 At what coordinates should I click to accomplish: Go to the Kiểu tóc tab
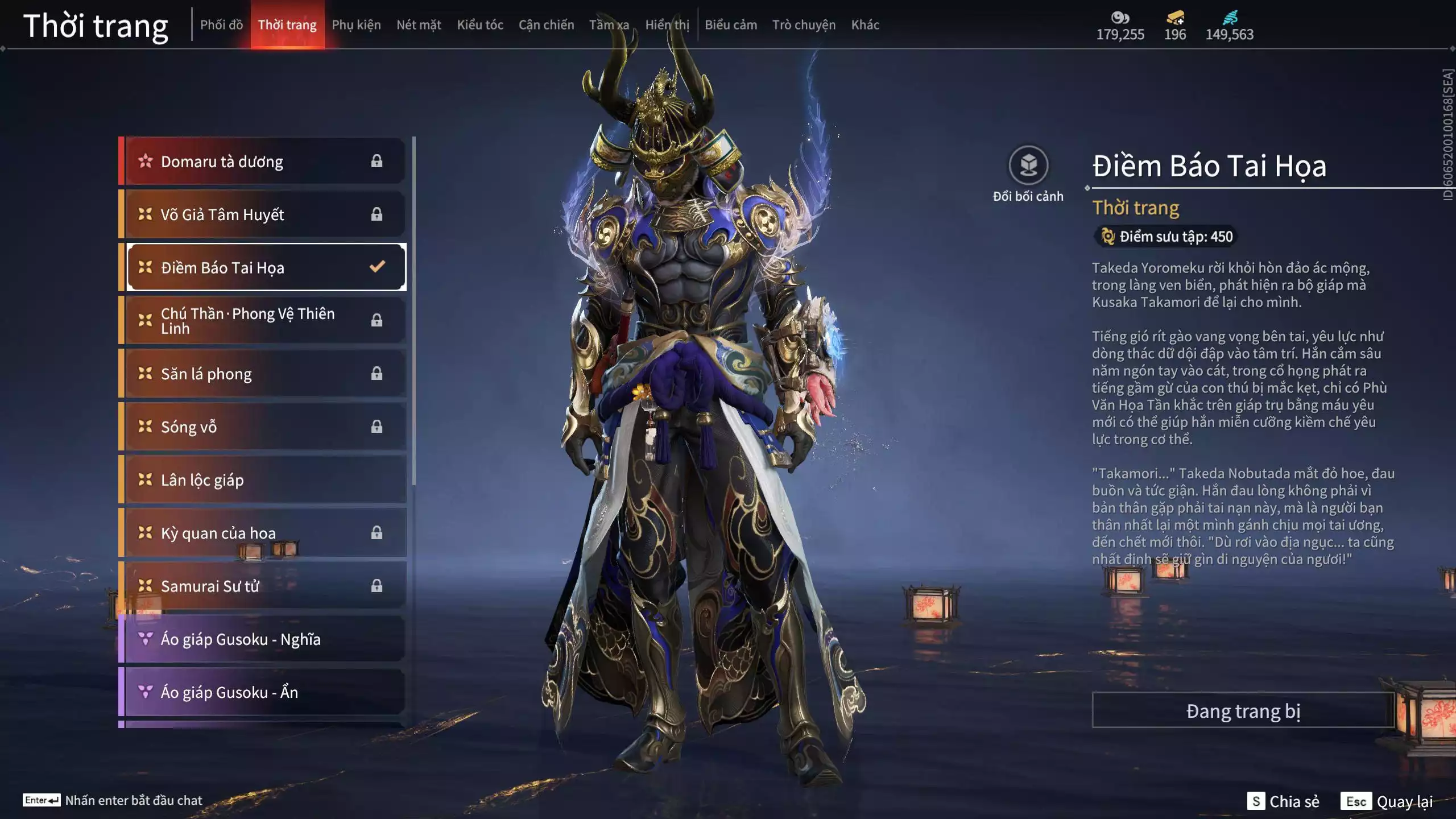point(480,24)
